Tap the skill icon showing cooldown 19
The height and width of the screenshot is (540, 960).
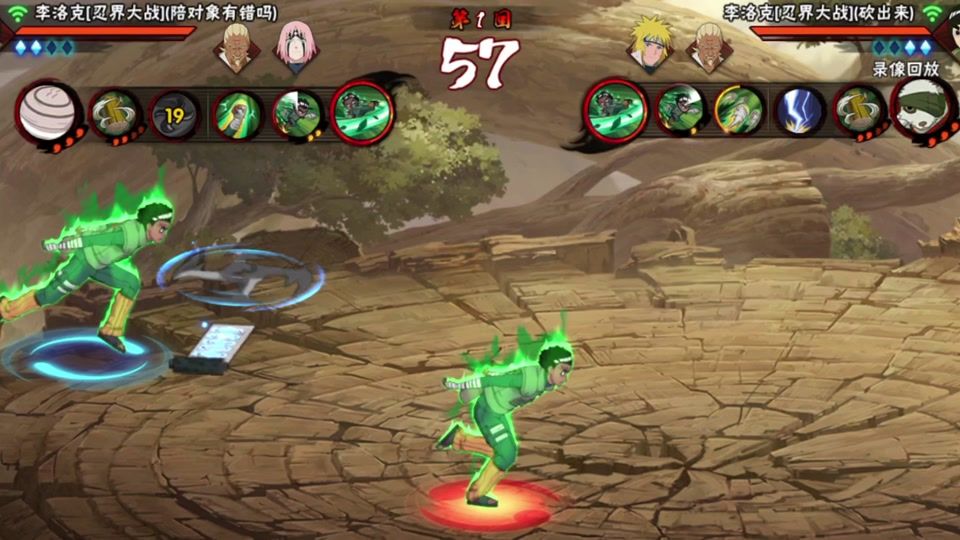click(175, 114)
